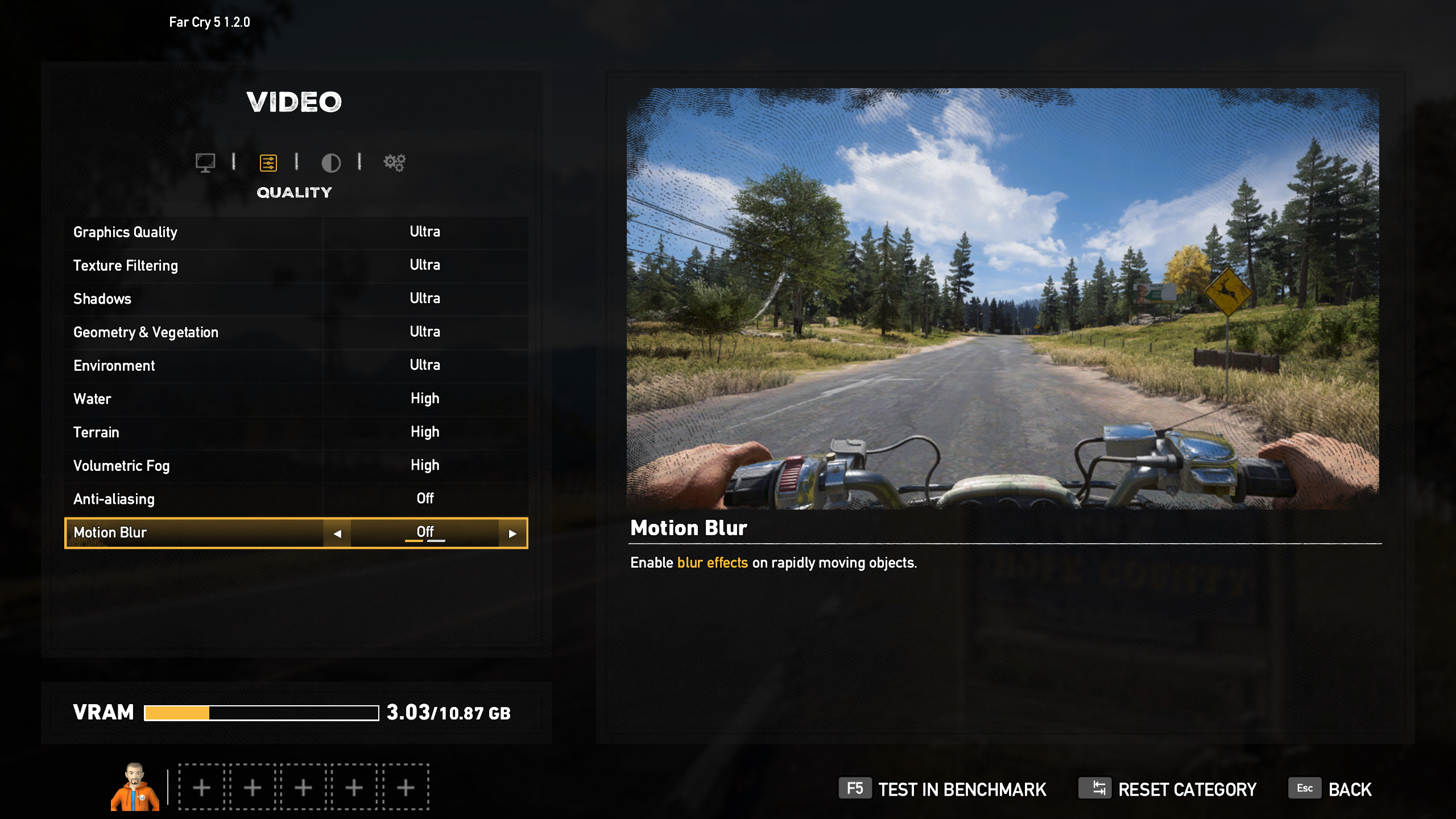Pick the Geometry & Vegetation setting
This screenshot has width=1456, height=819.
(296, 332)
